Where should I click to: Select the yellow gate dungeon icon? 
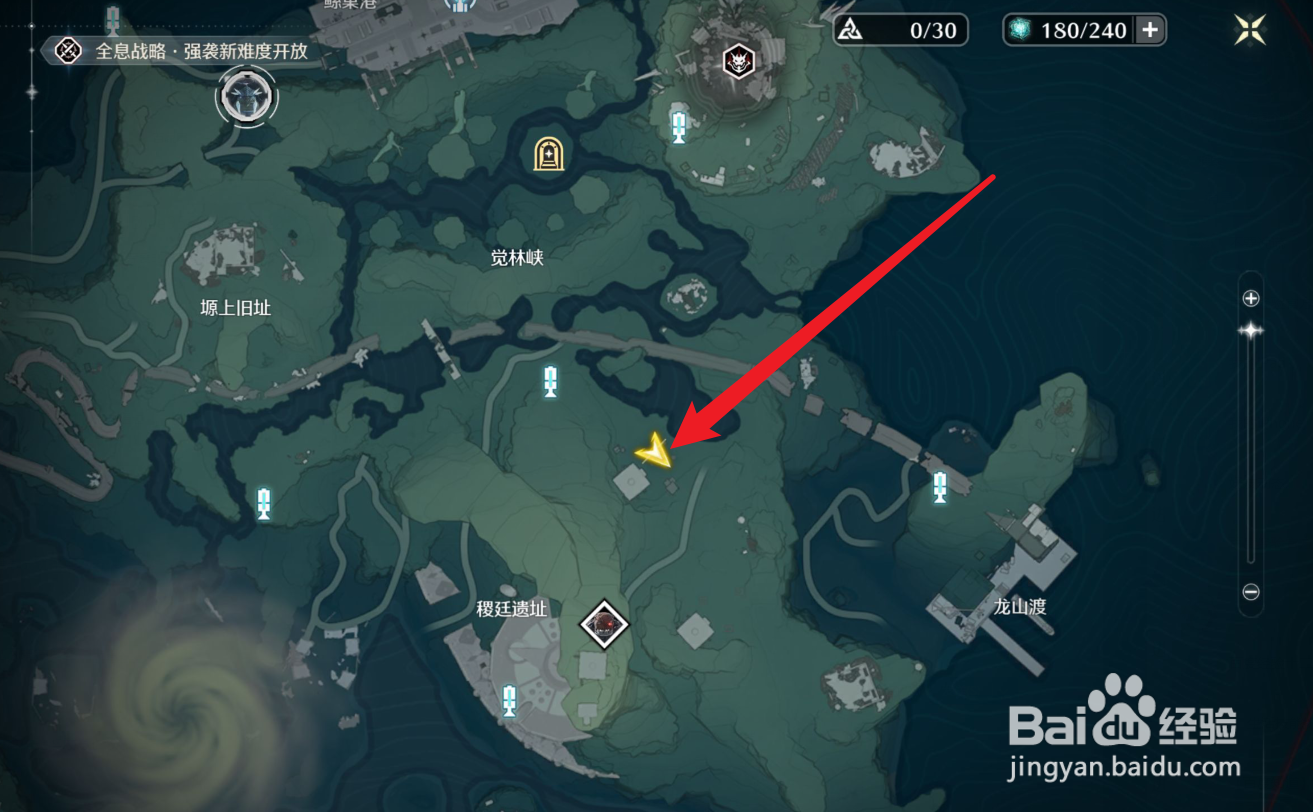(549, 152)
